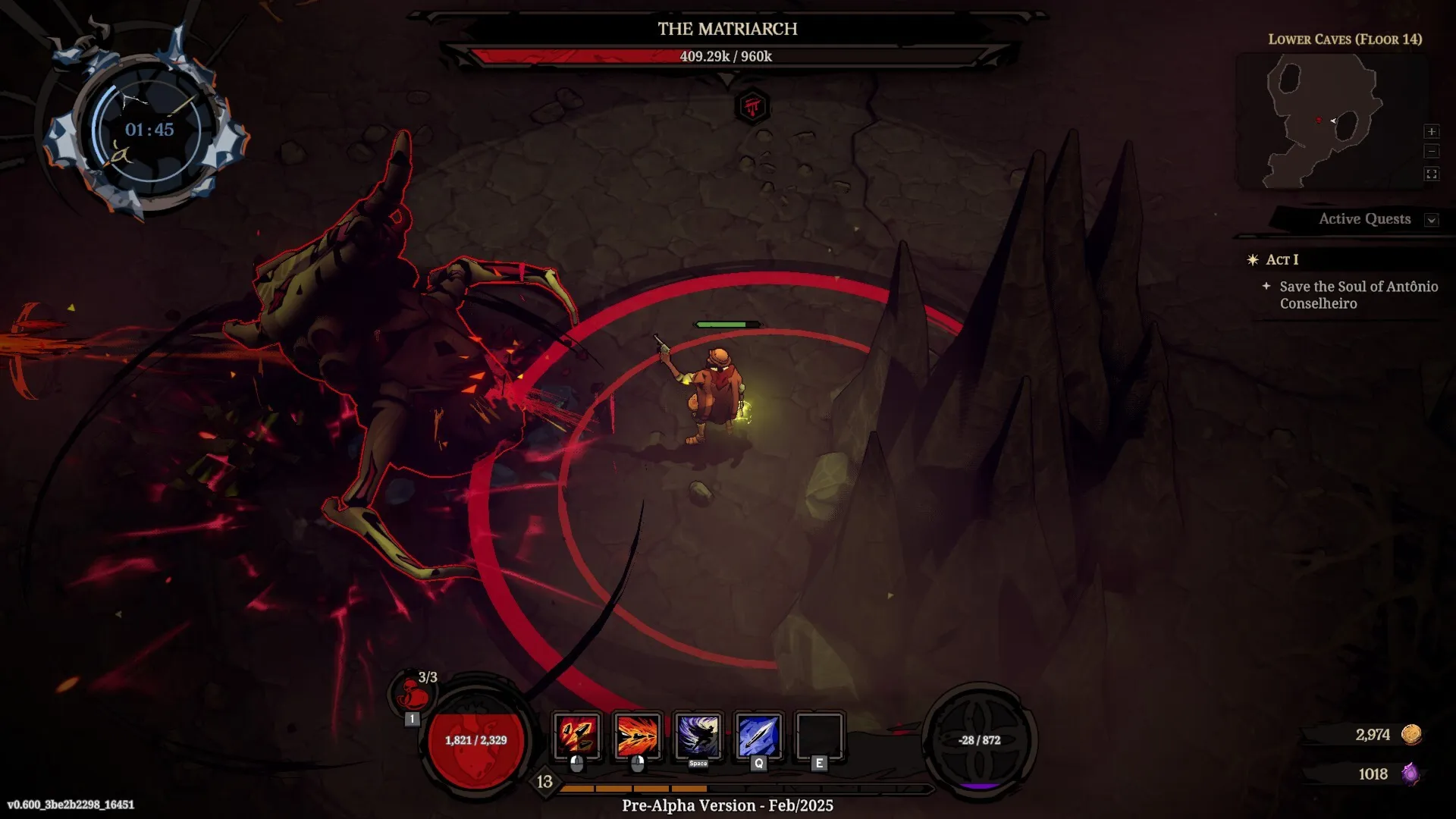Select the purple soul currency icon

(x=1410, y=773)
